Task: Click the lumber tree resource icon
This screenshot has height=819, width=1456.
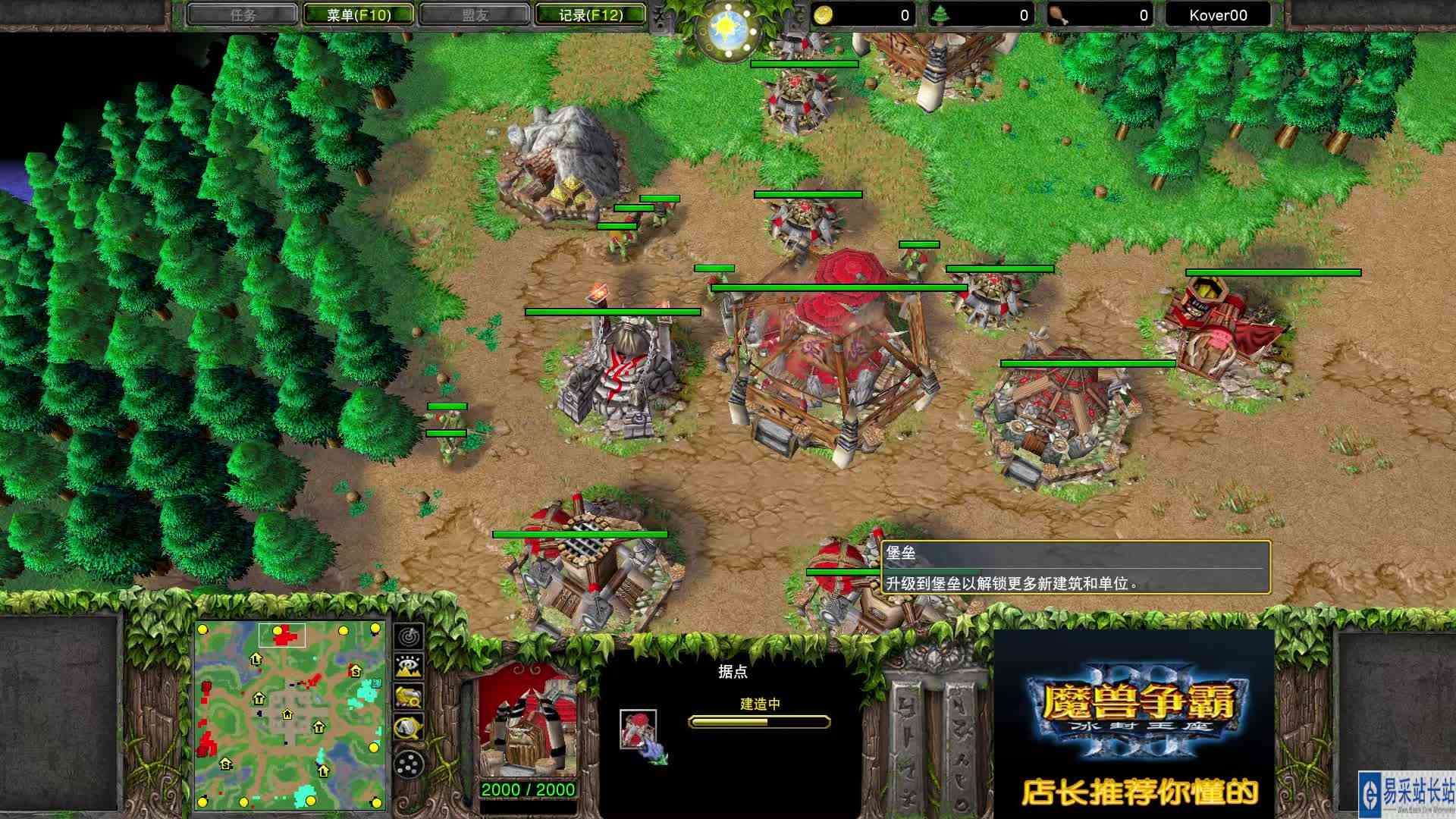Action: point(940,15)
